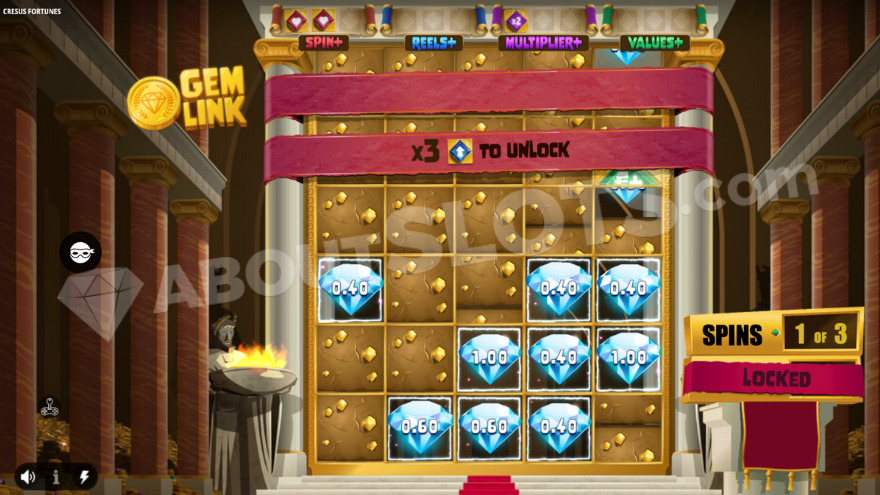880x495 pixels.
Task: Select the MULTIPLIER+ feature label
Action: (543, 43)
